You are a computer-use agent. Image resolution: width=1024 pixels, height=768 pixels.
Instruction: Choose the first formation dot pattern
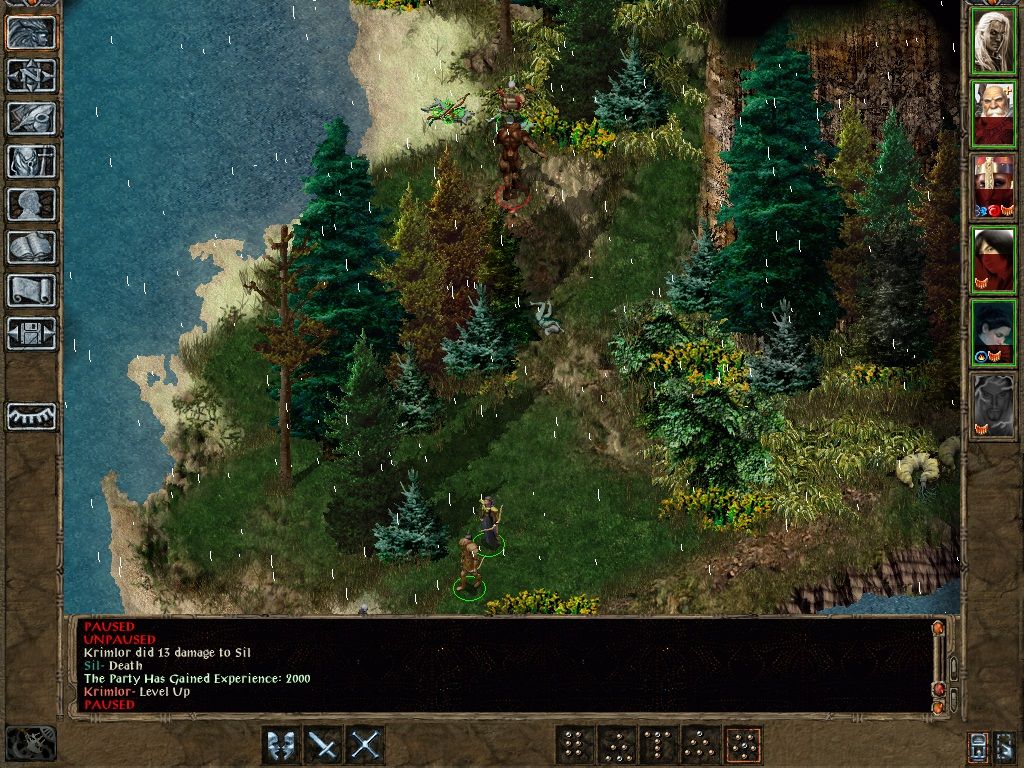click(x=574, y=745)
